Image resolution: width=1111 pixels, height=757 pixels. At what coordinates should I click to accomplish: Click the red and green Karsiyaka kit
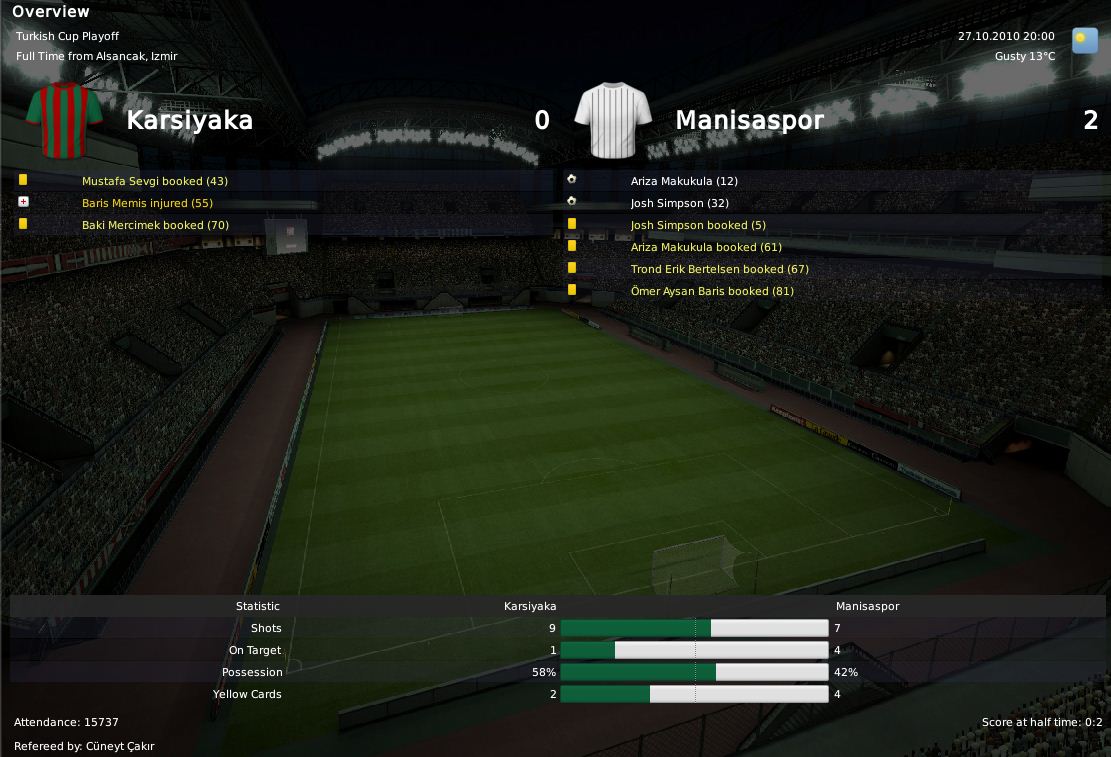pos(65,120)
